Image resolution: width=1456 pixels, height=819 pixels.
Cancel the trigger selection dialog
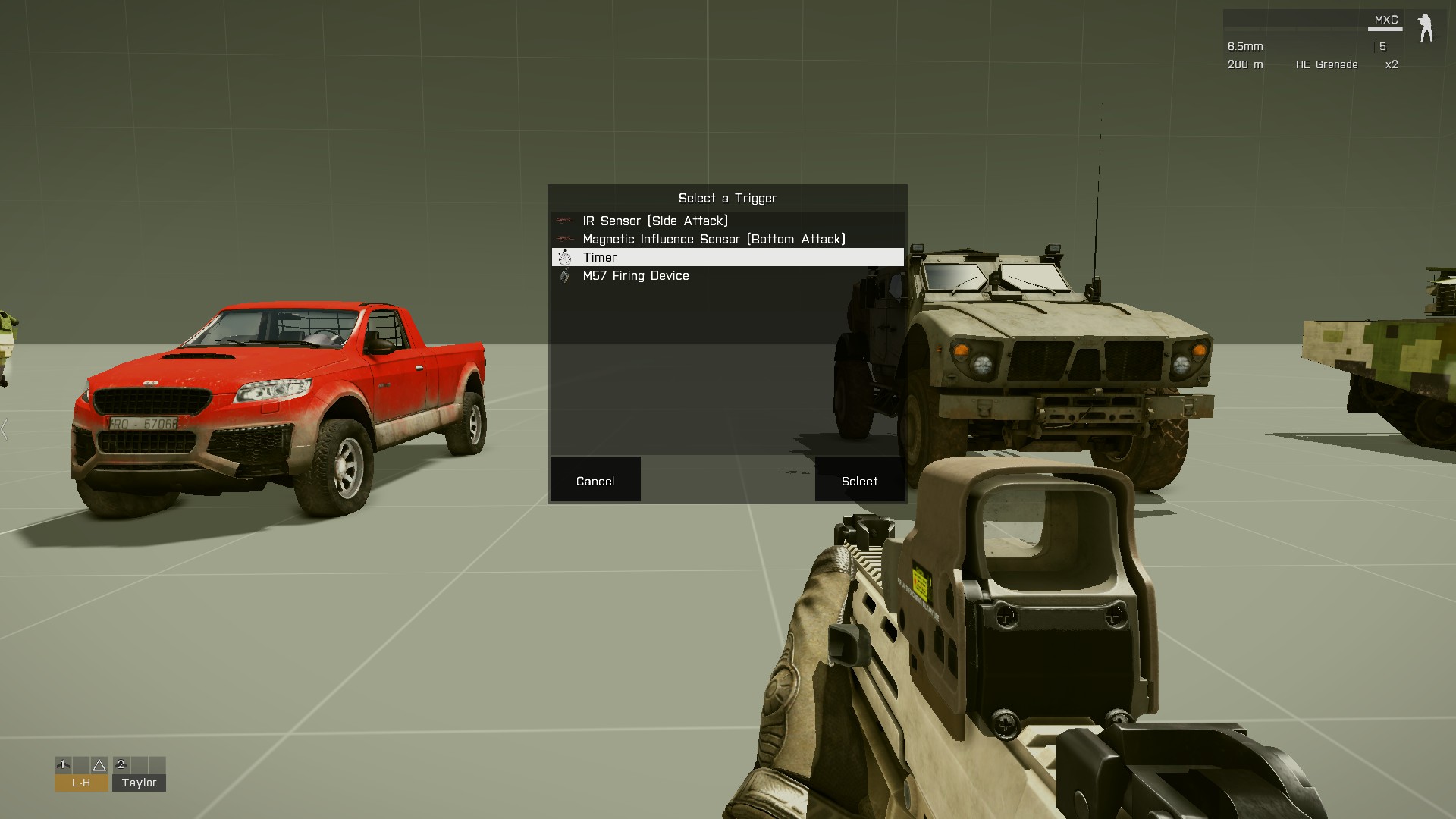point(595,480)
